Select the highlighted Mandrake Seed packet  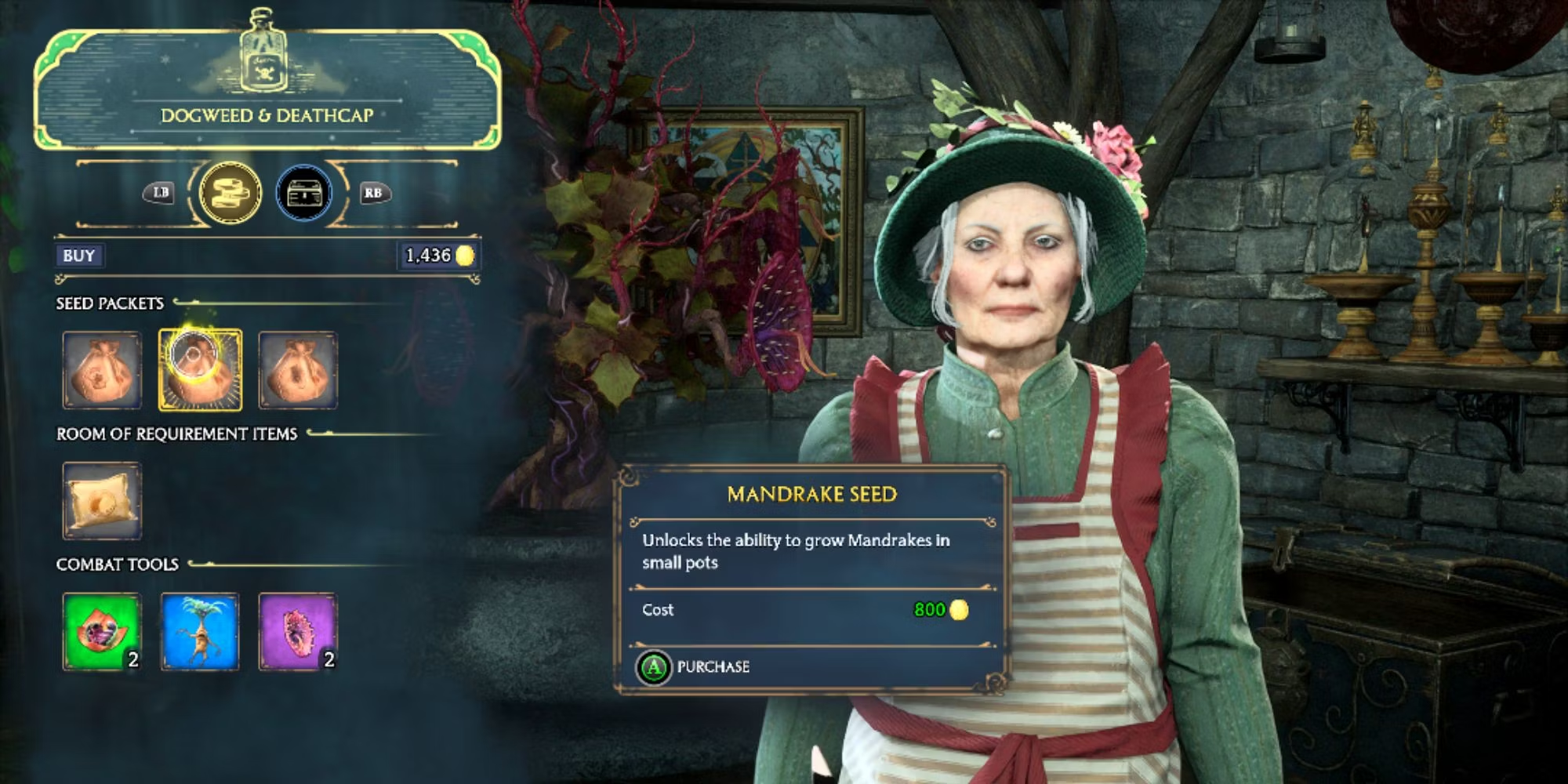[x=200, y=370]
